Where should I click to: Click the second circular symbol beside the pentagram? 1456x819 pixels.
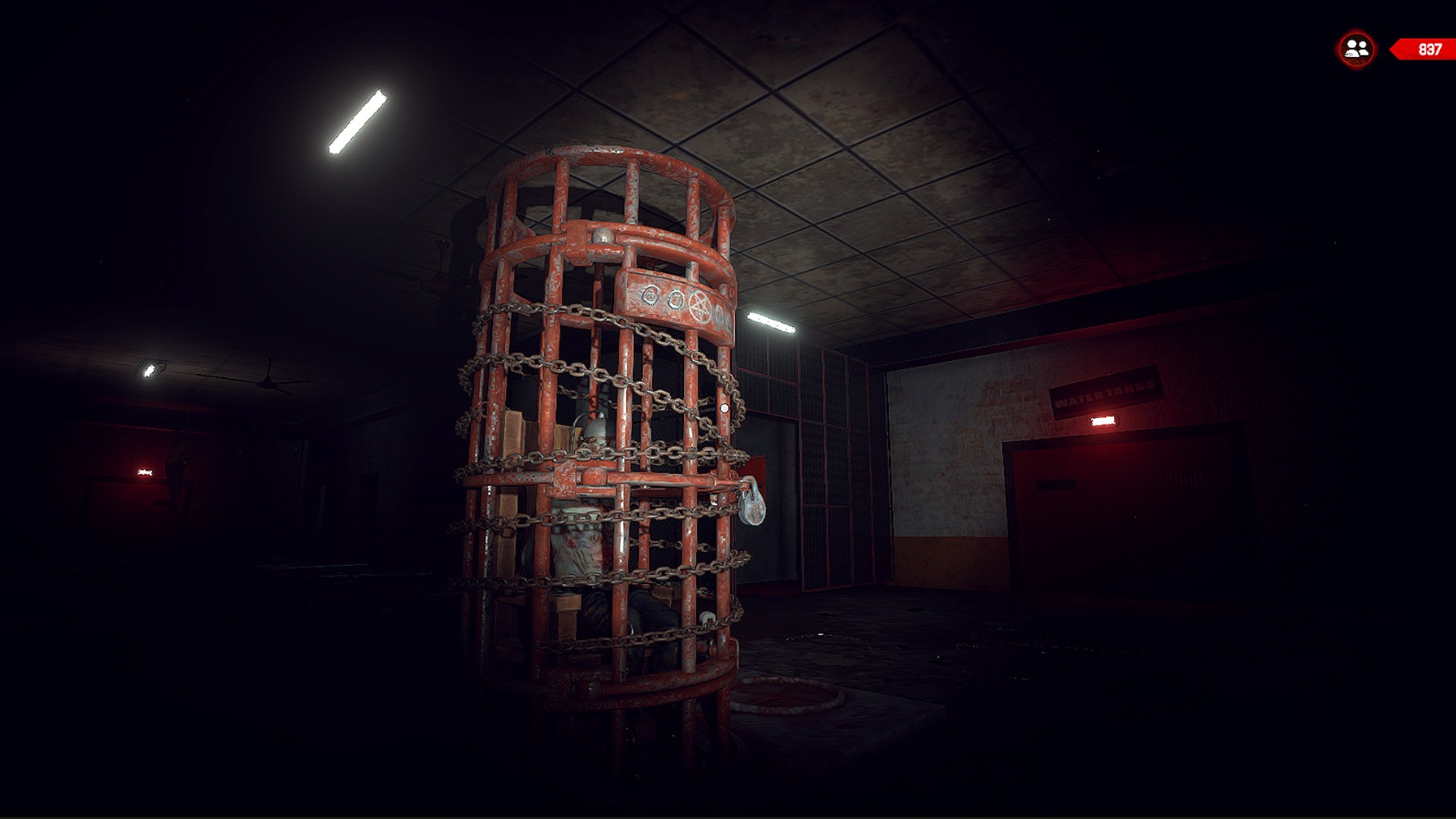coord(676,300)
